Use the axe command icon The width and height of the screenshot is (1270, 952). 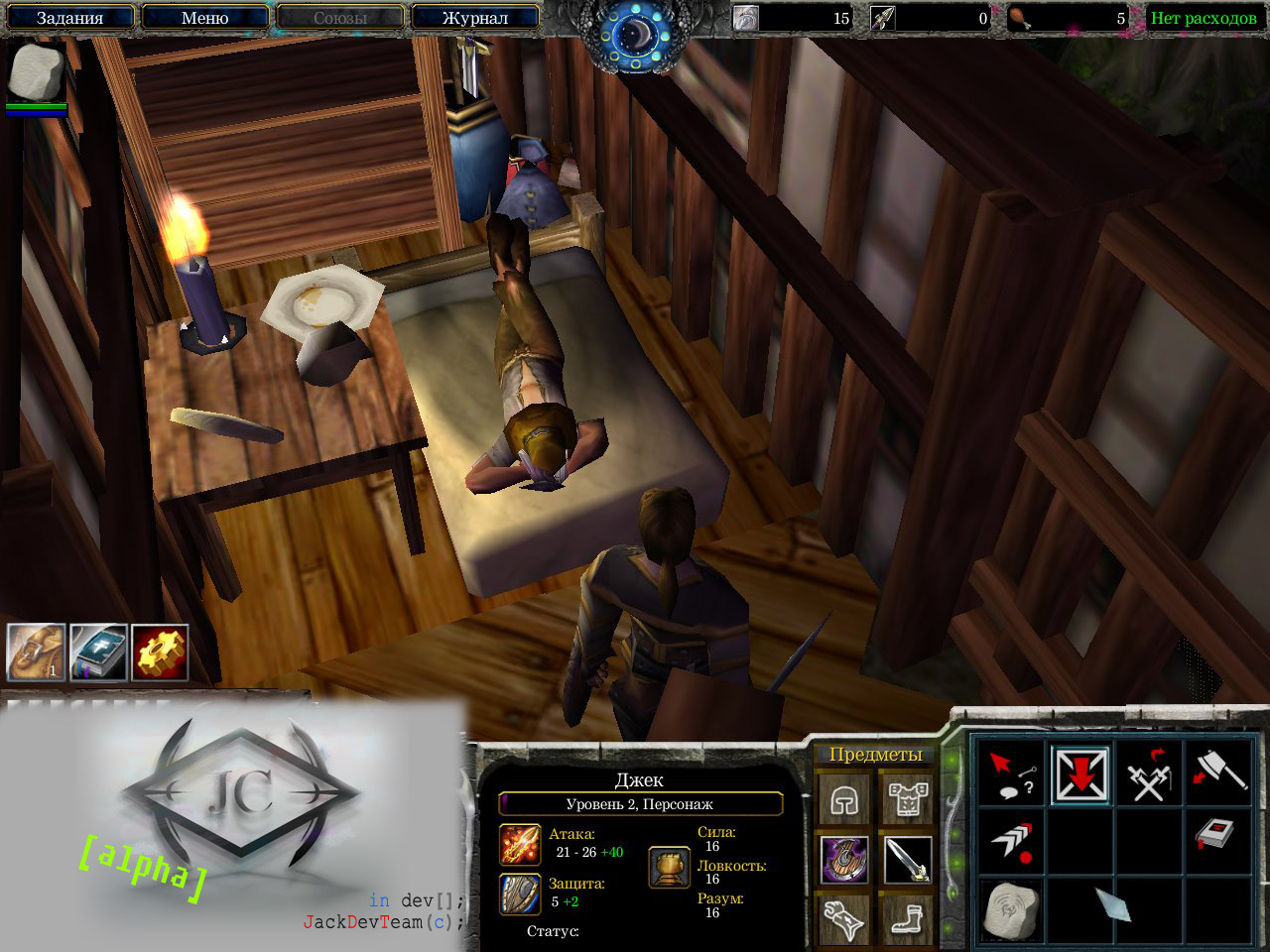pos(1217,773)
